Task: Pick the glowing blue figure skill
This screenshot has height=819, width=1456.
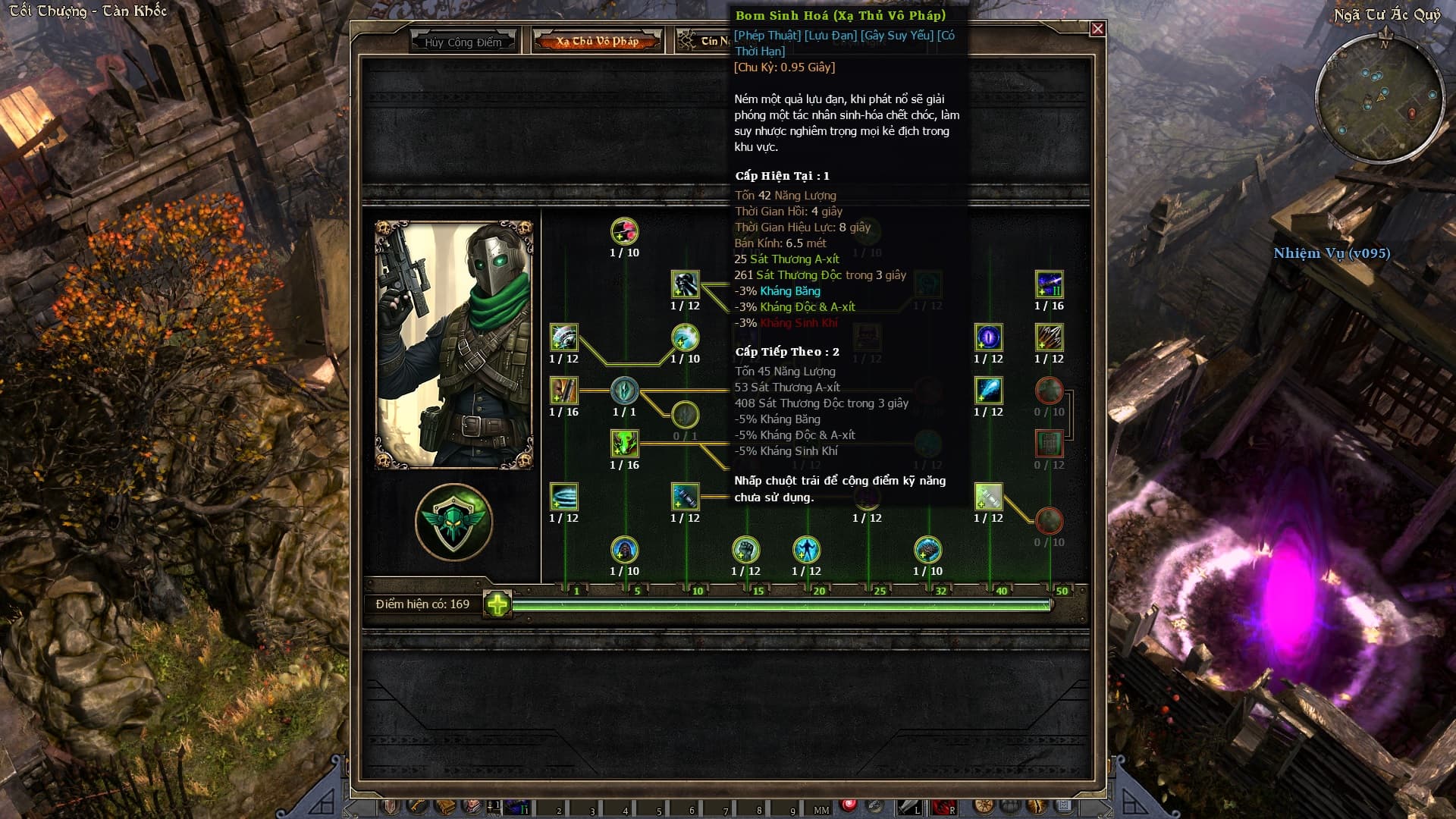Action: [806, 550]
